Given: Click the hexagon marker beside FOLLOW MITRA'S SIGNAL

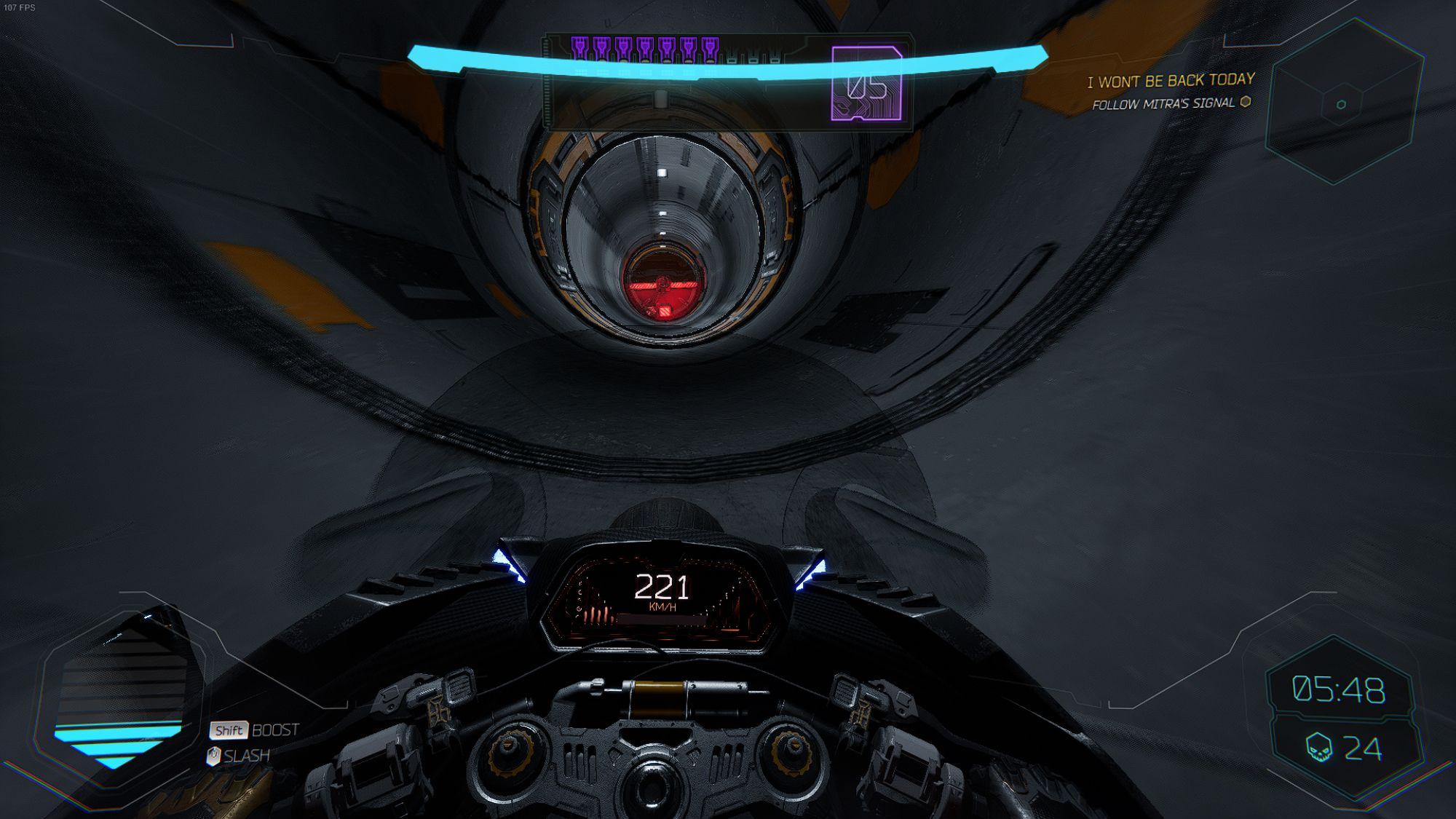Looking at the screenshot, I should (1246, 103).
